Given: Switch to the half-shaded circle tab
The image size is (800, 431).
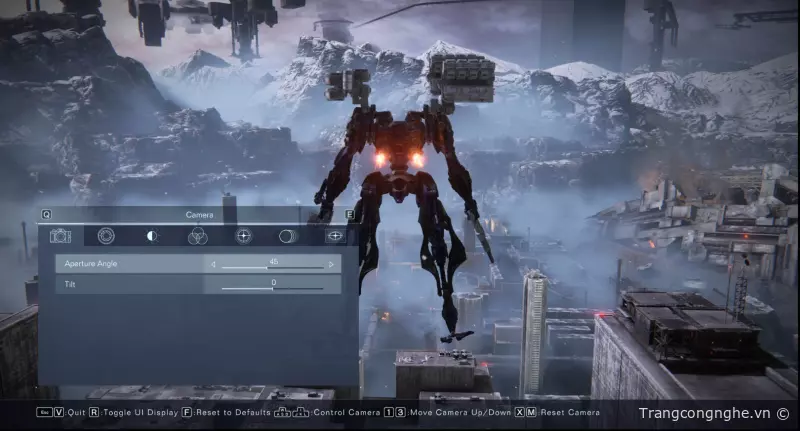Looking at the screenshot, I should pyautogui.click(x=152, y=236).
